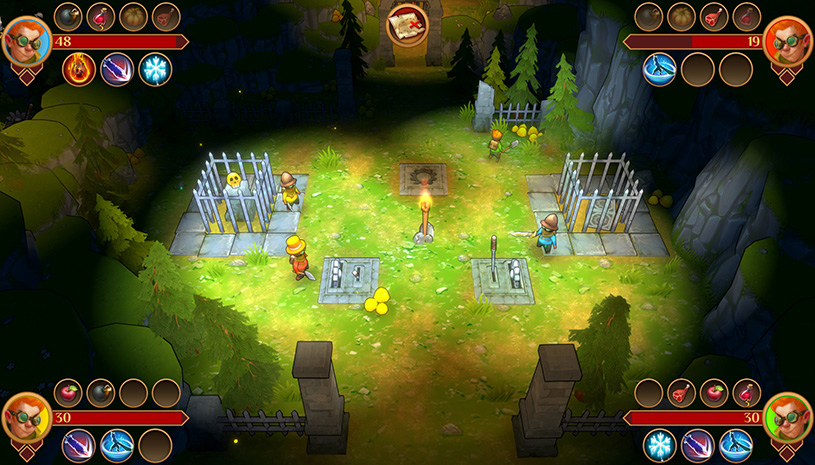Click the green-background player portrait
The width and height of the screenshot is (815, 465).
(x=789, y=417)
